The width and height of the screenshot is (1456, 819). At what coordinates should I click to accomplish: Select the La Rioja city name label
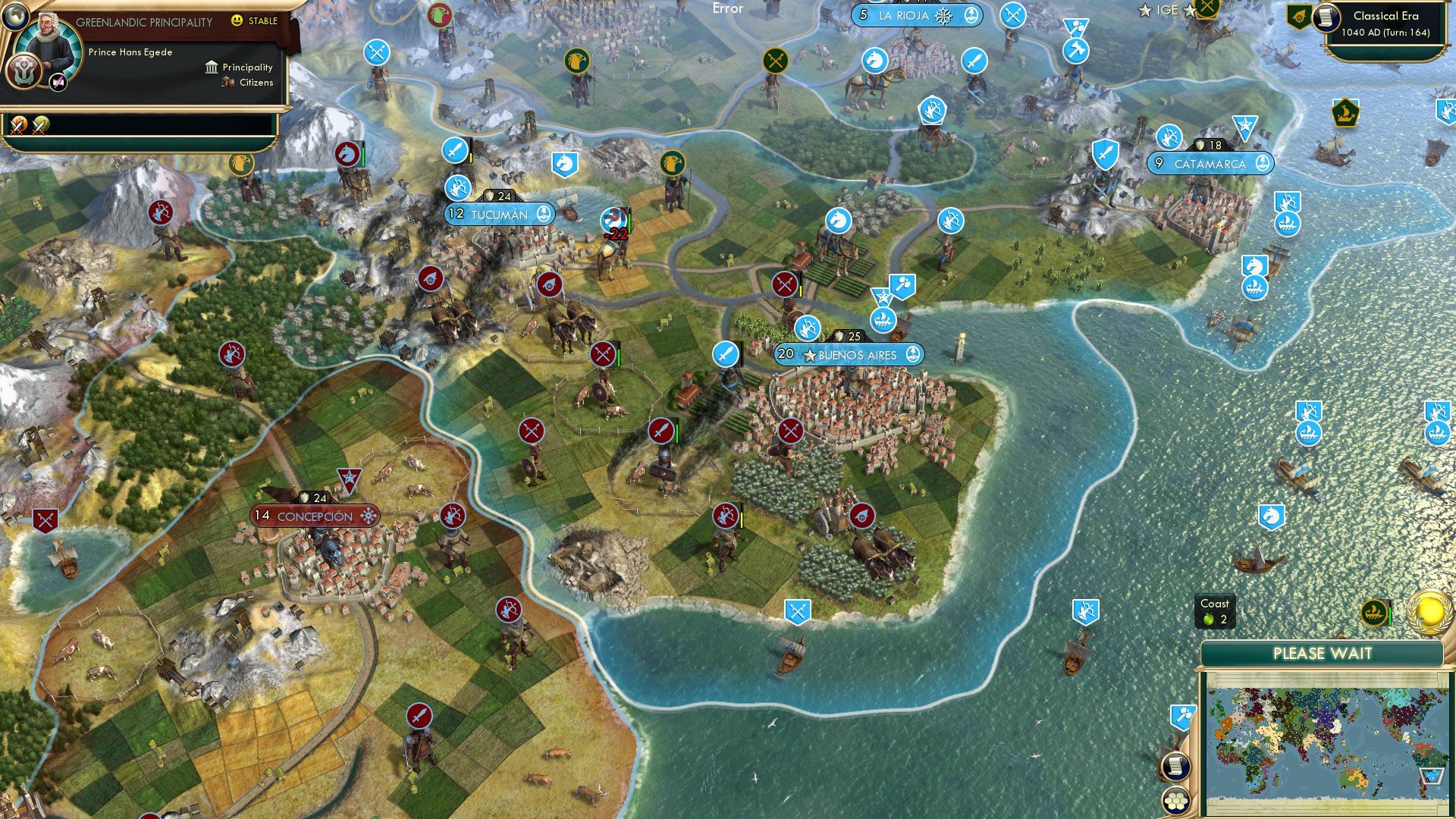pos(907,14)
